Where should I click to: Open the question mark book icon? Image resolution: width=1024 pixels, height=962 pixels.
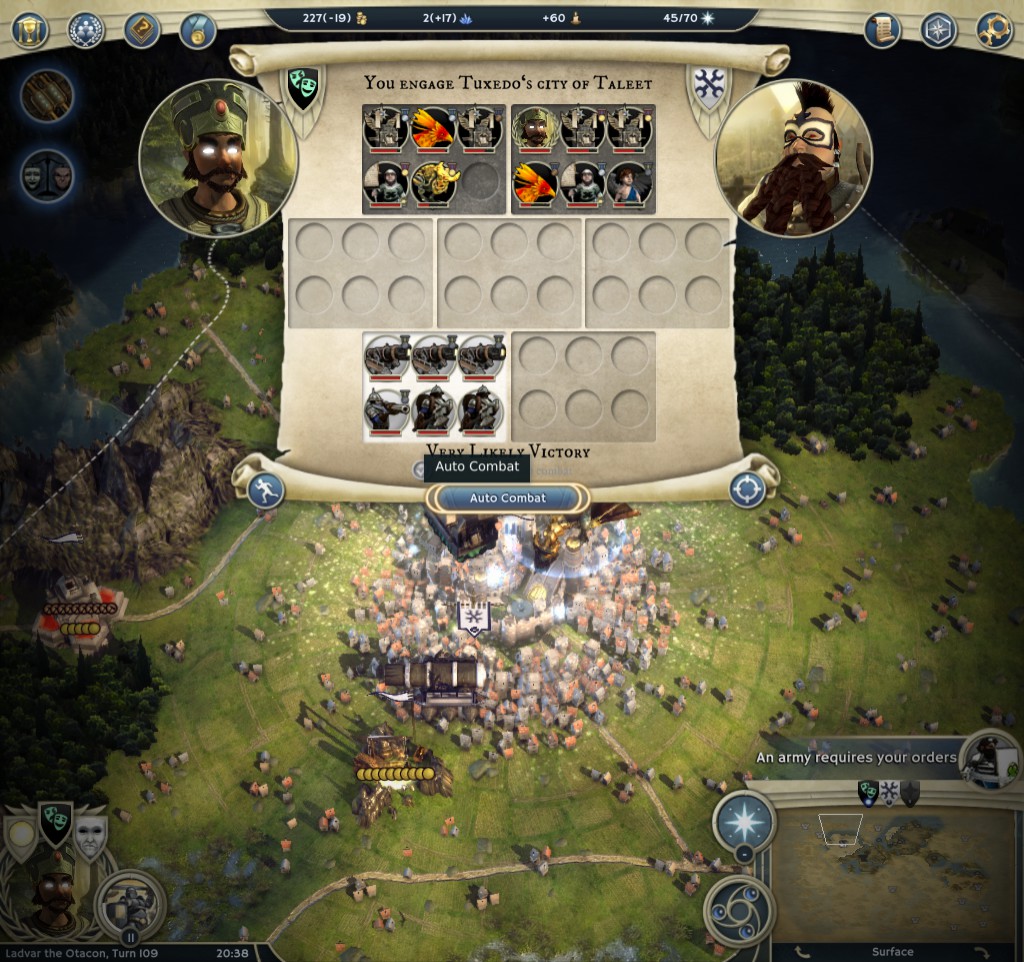point(142,30)
